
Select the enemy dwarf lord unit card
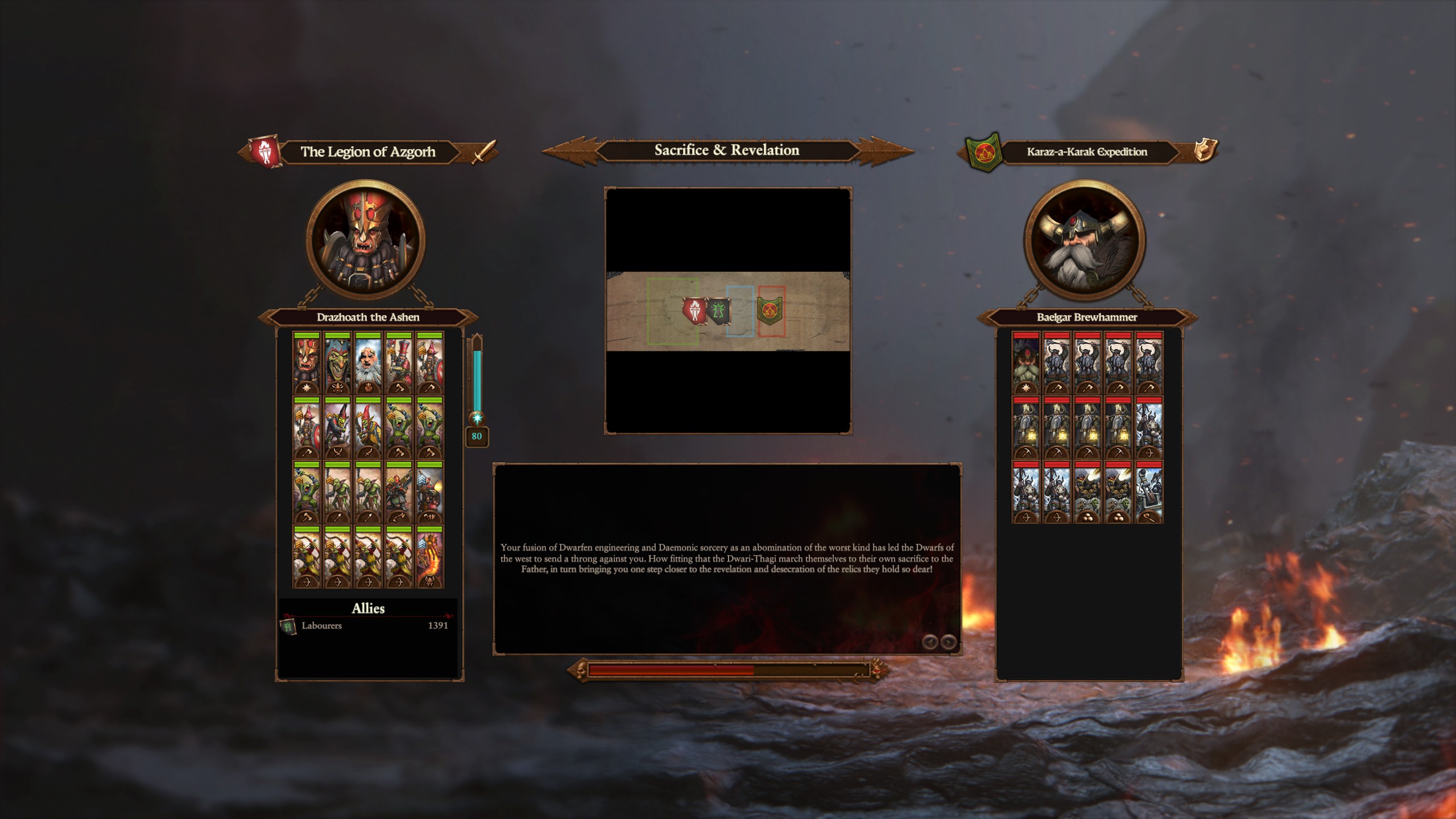1025,363
